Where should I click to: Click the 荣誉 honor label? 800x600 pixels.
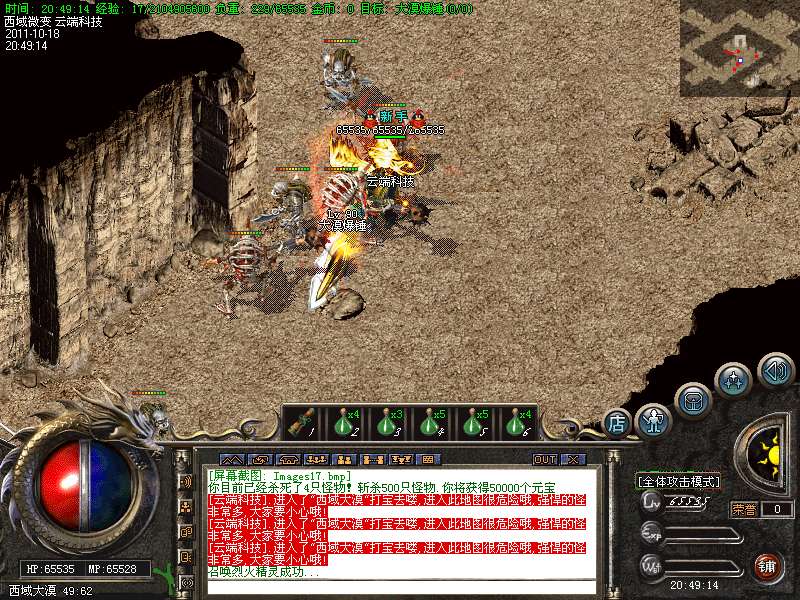tap(744, 509)
